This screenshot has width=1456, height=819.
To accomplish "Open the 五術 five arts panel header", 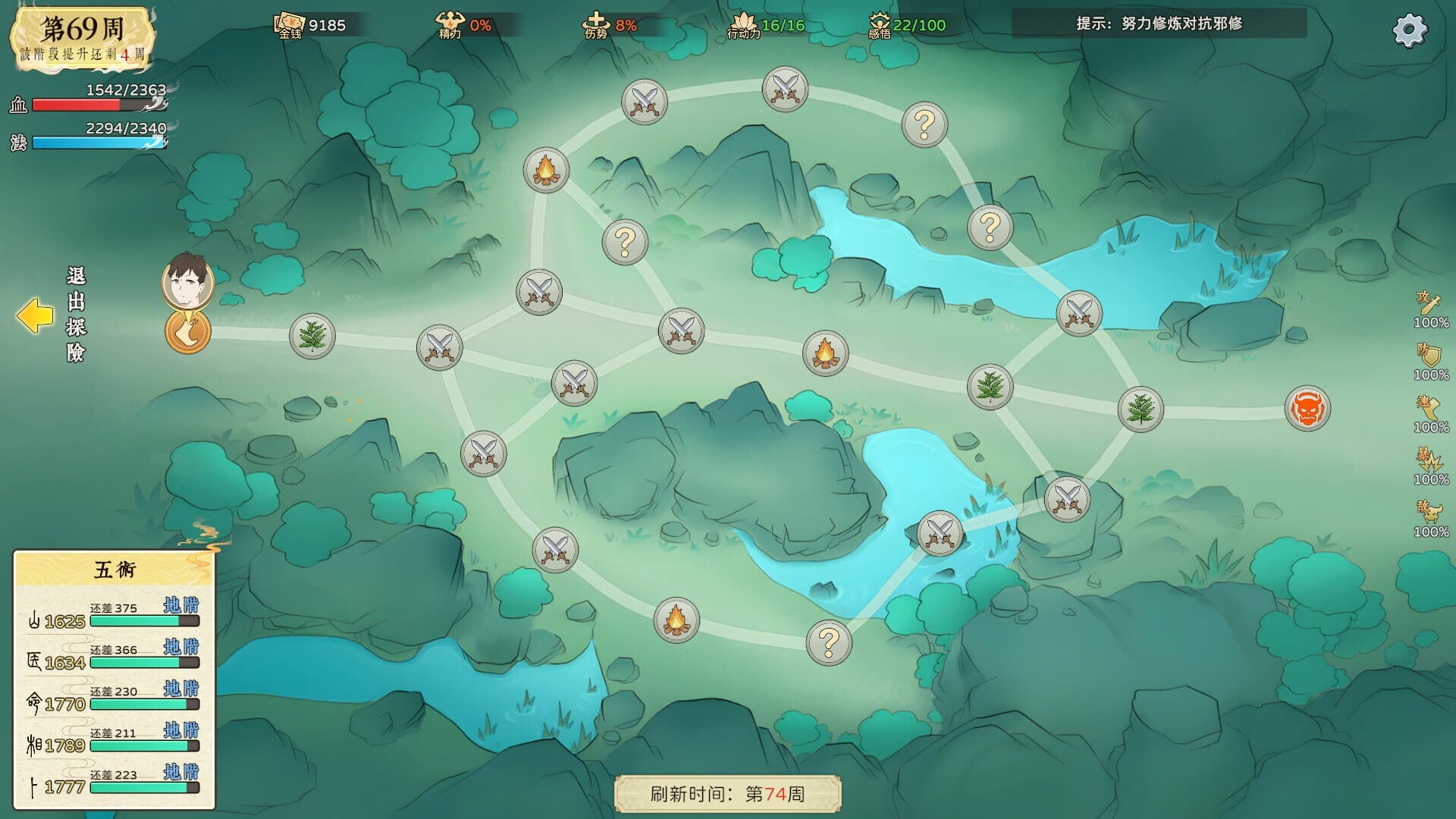I will [115, 570].
